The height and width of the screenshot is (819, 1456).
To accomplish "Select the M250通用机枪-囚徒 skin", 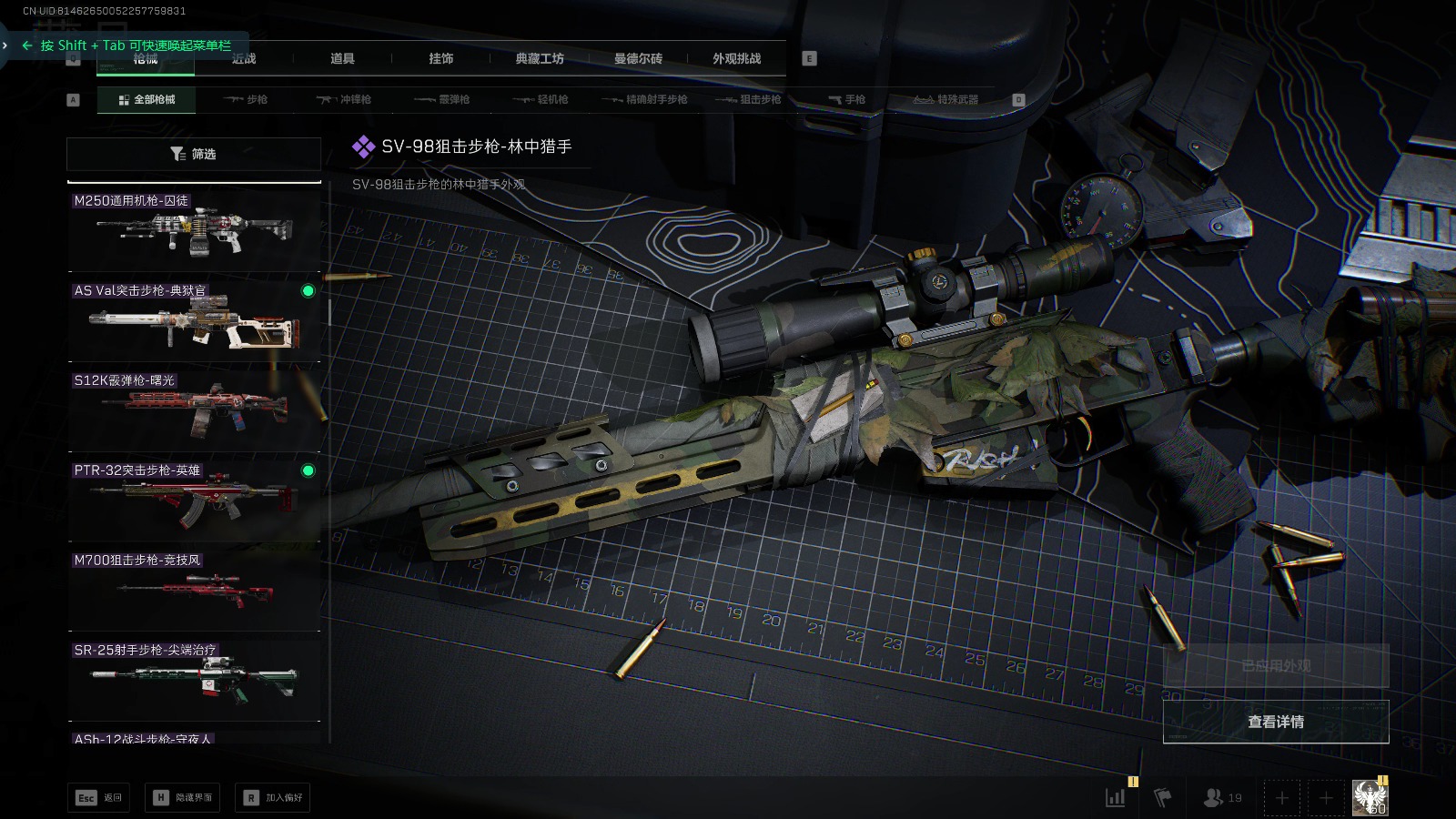I will coord(195,227).
